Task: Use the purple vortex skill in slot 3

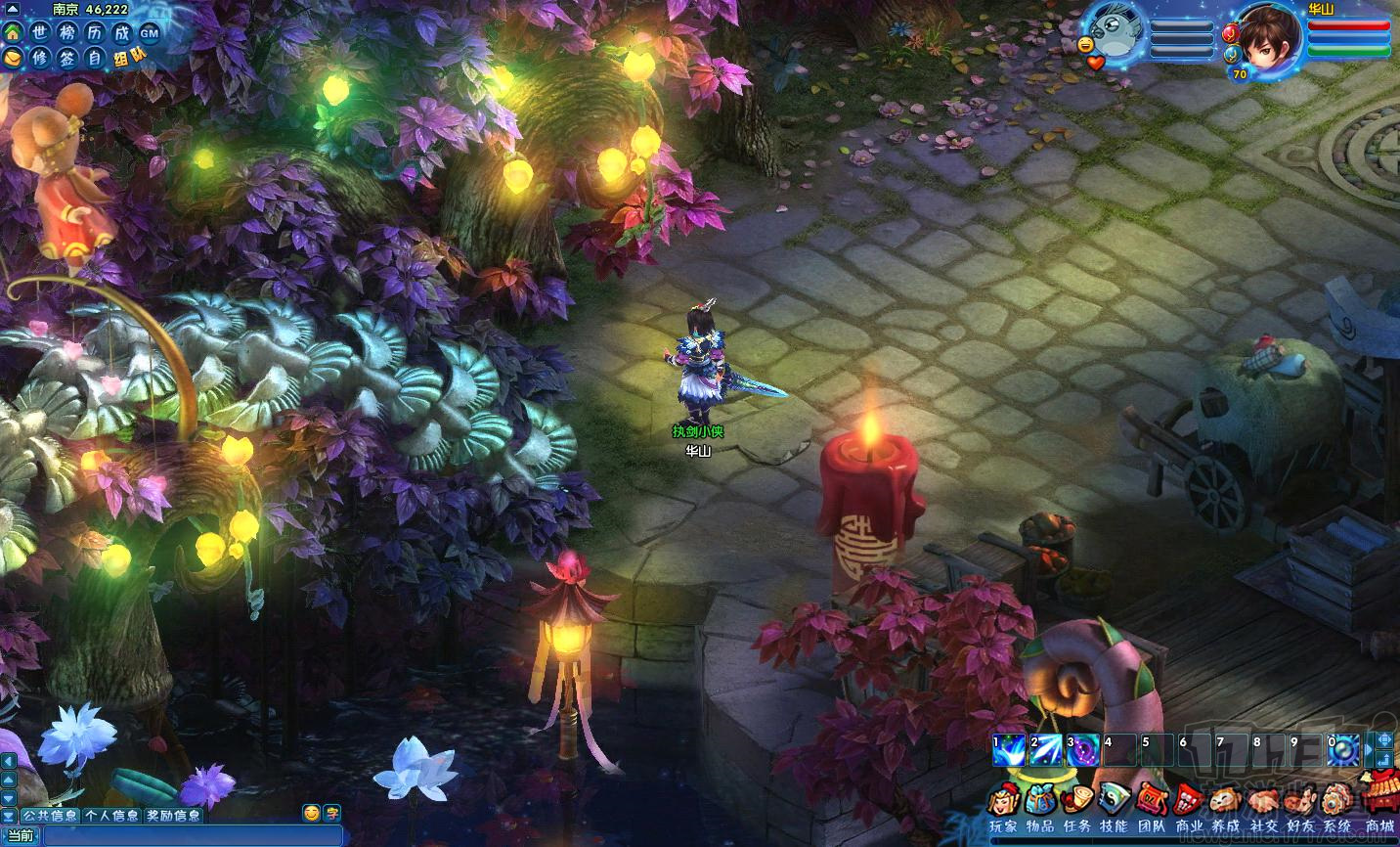Action: click(1081, 750)
